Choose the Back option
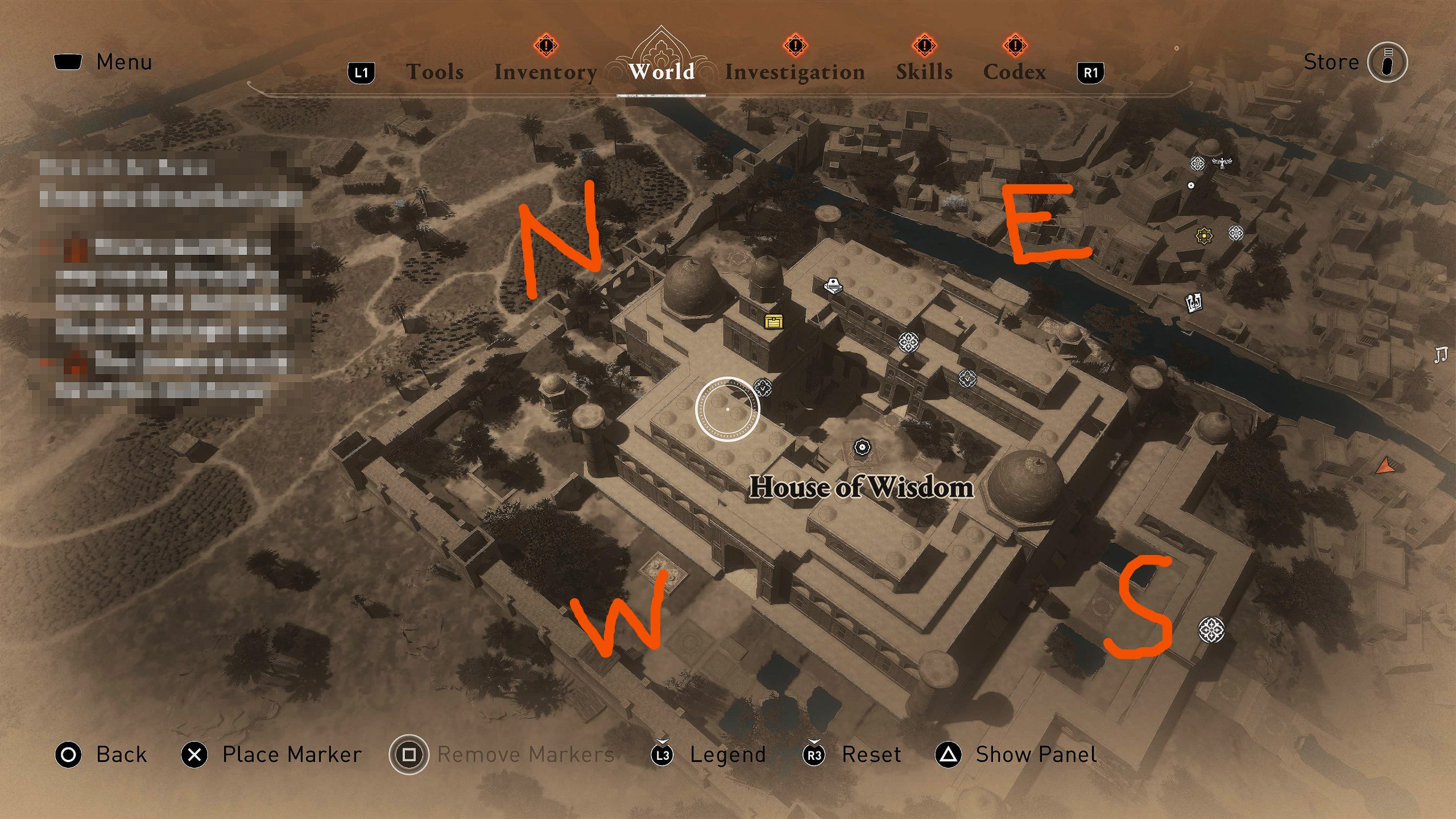 tap(121, 755)
